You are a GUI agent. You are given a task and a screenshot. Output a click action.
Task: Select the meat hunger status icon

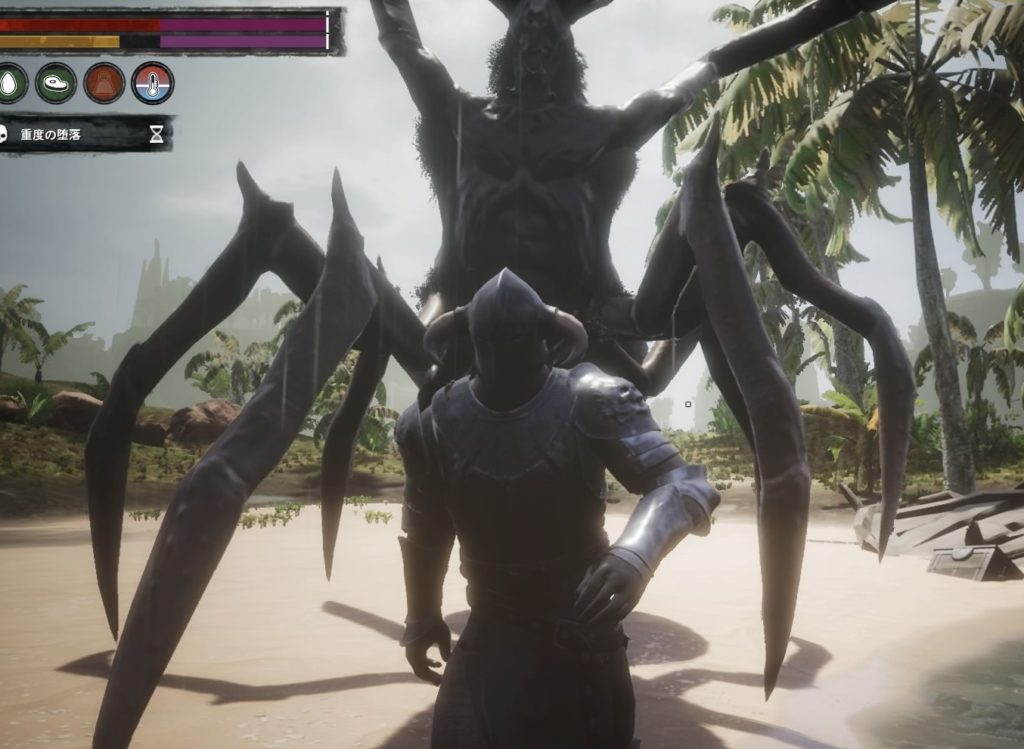pyautogui.click(x=56, y=82)
